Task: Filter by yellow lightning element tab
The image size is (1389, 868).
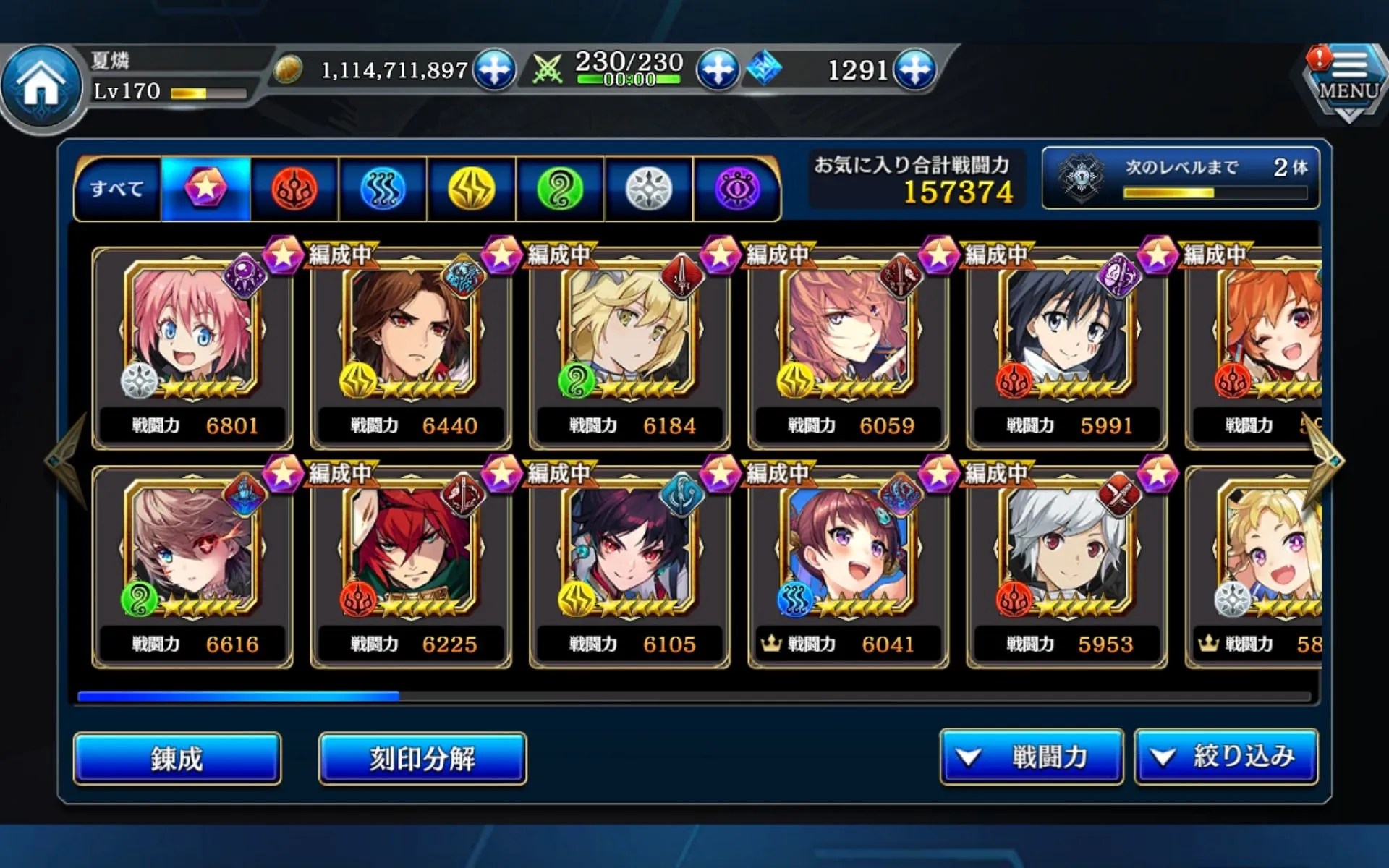Action: [472, 189]
